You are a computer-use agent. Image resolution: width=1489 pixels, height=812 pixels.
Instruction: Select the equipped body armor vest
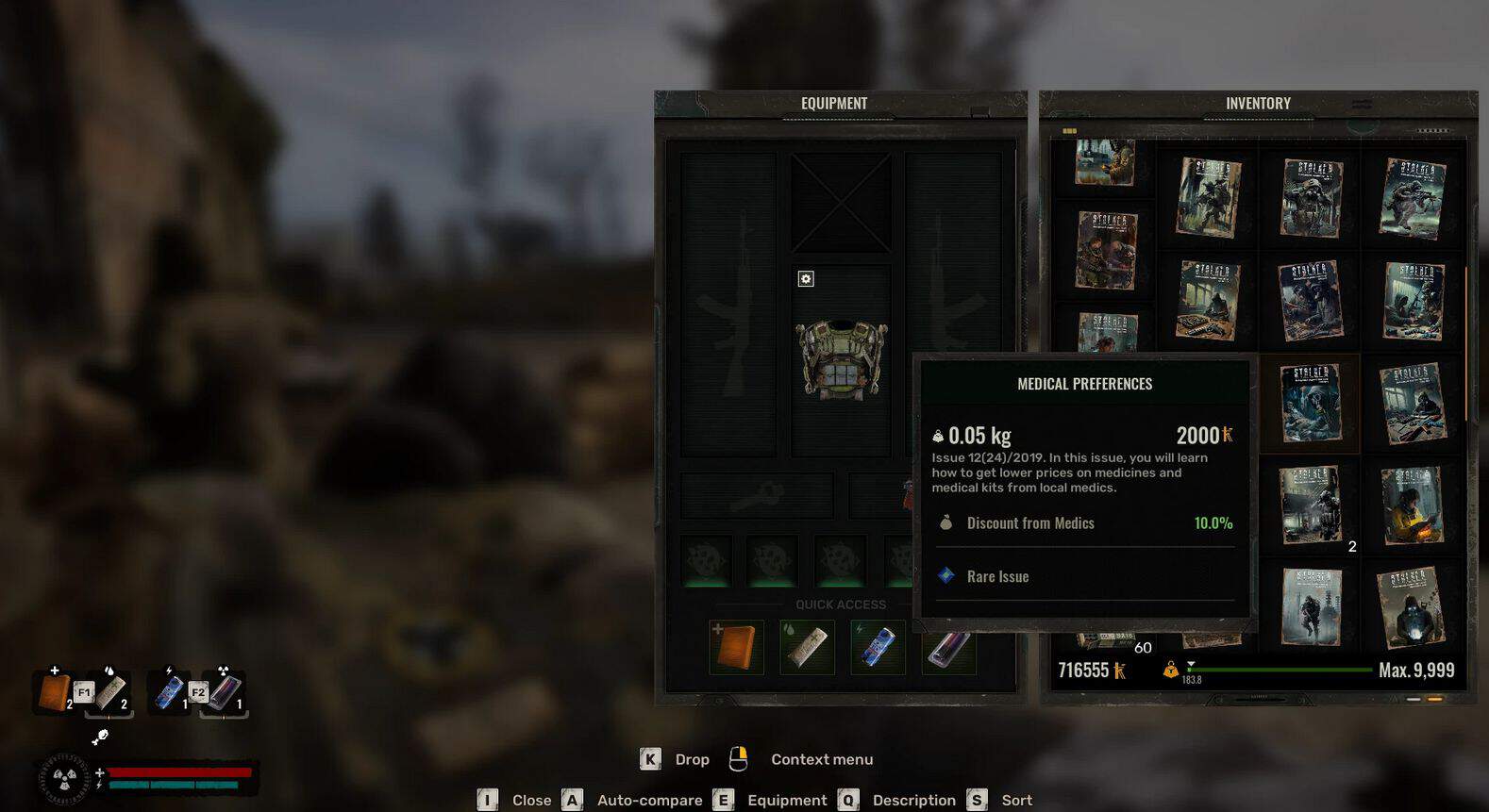click(841, 359)
